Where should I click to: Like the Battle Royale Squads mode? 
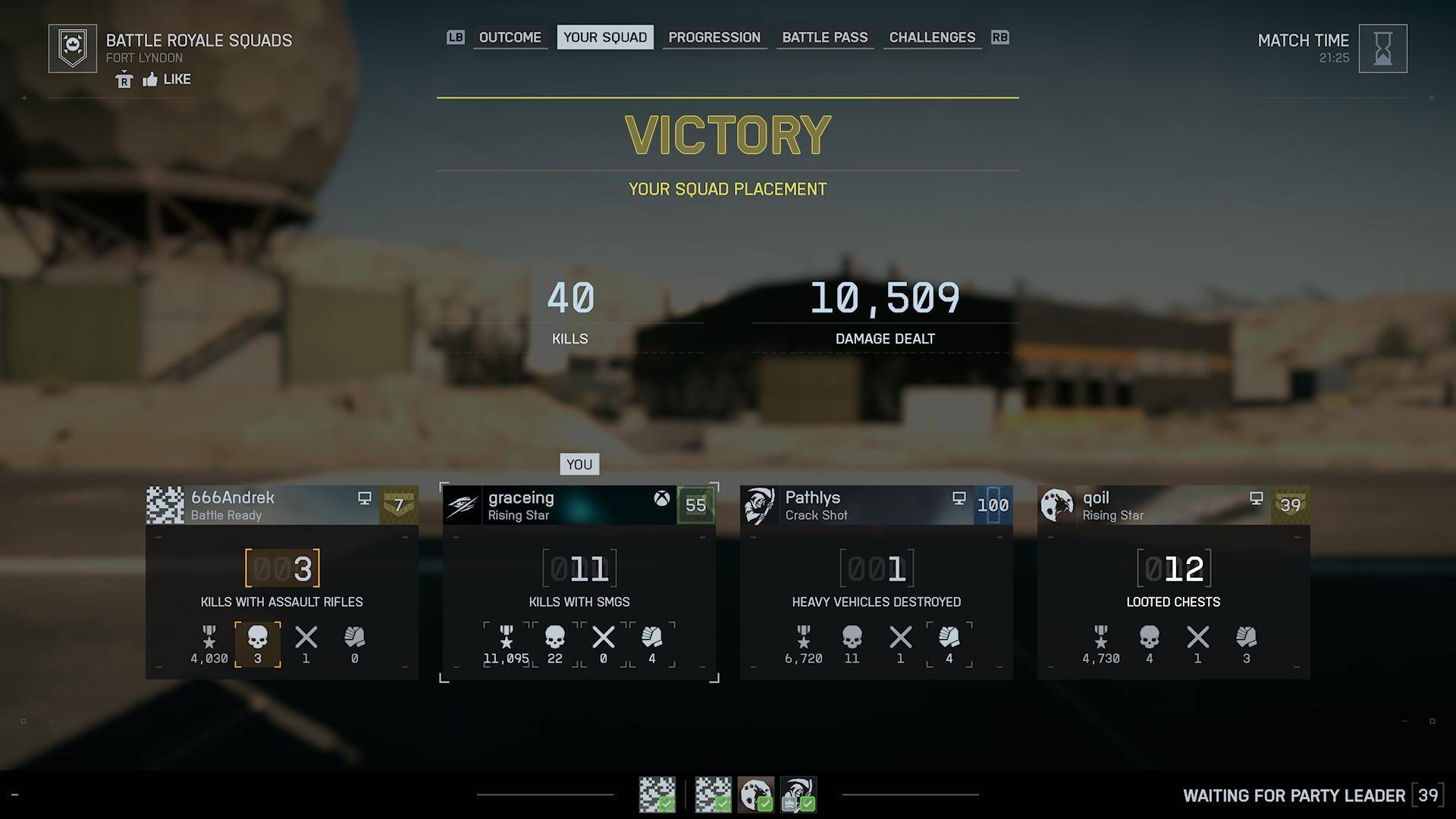166,79
